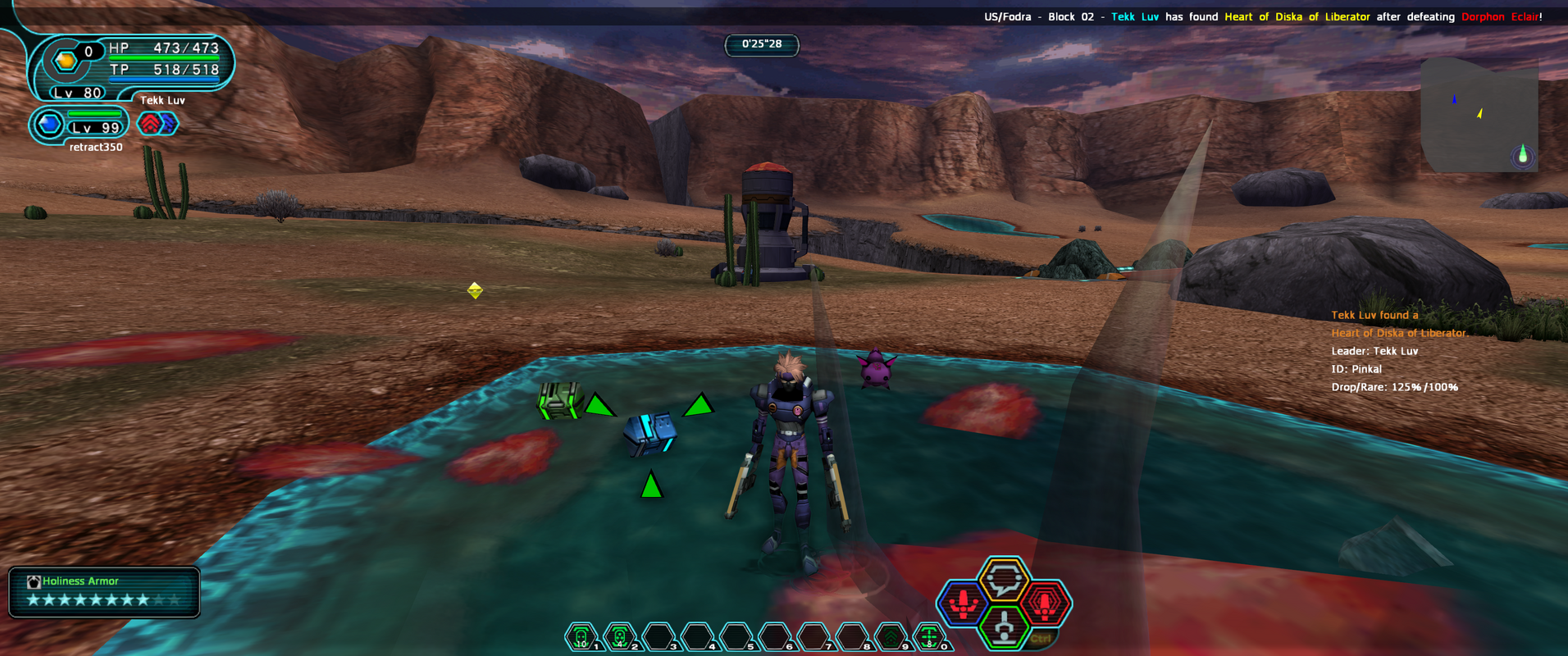1568x656 pixels.
Task: Click the minimap in the corner
Action: [1479, 115]
